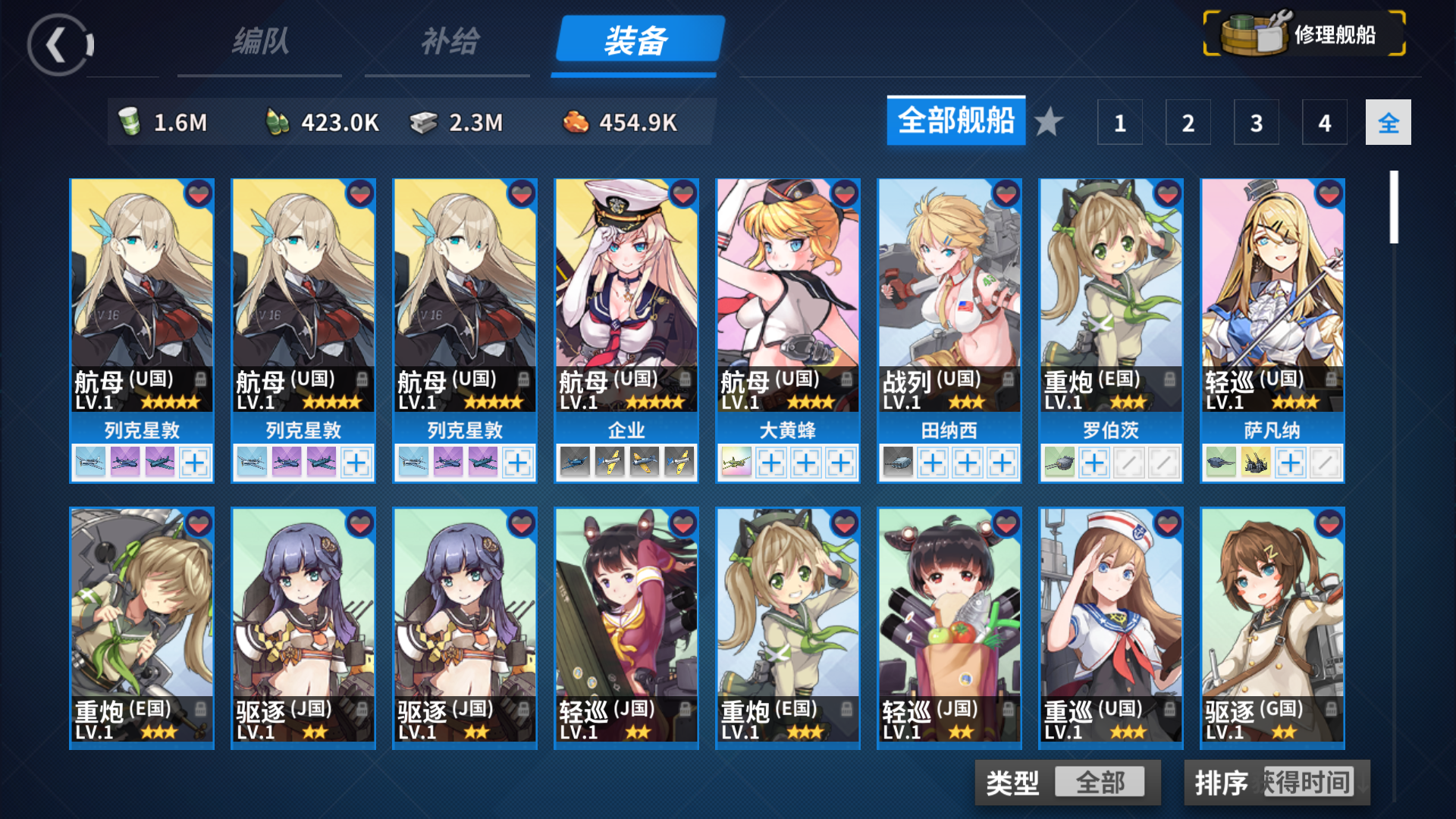Select the first aircraft slot on 列克星敦

coord(91,462)
